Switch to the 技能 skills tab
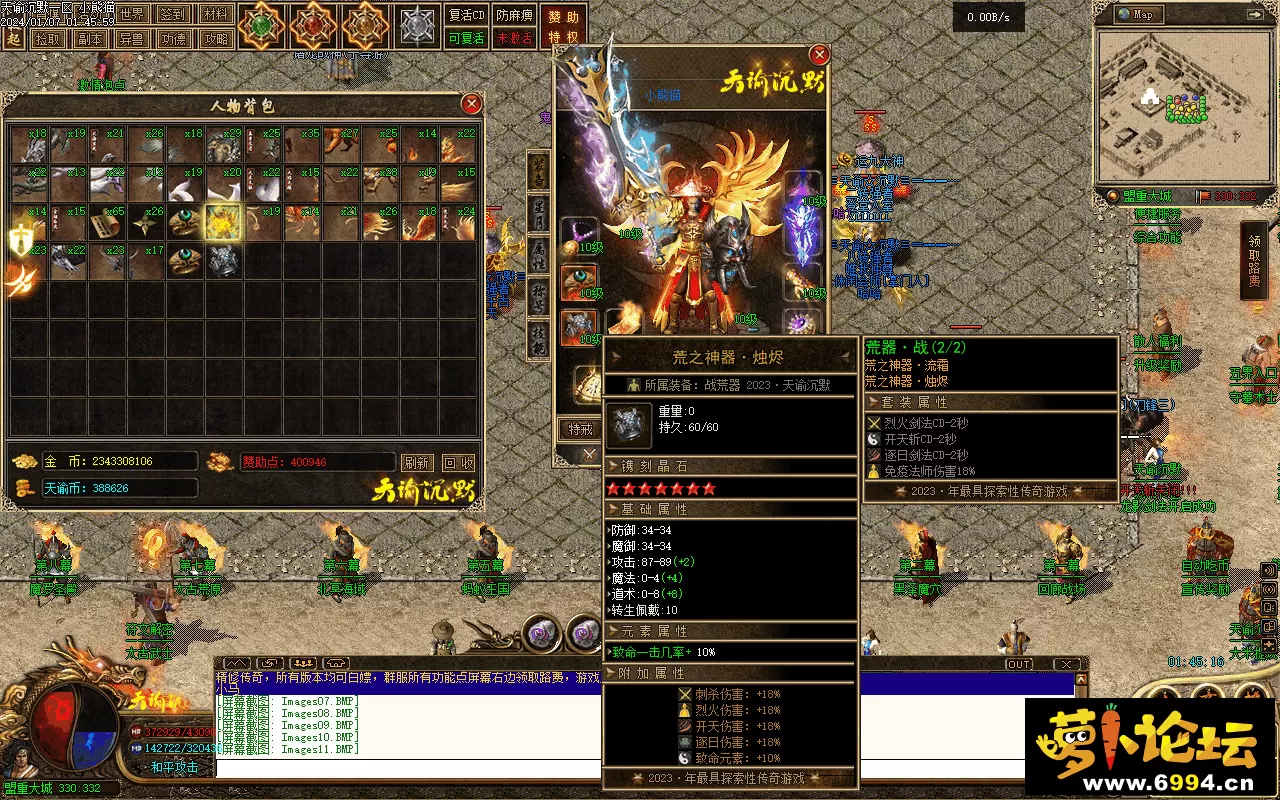The width and height of the screenshot is (1280, 800). (538, 339)
